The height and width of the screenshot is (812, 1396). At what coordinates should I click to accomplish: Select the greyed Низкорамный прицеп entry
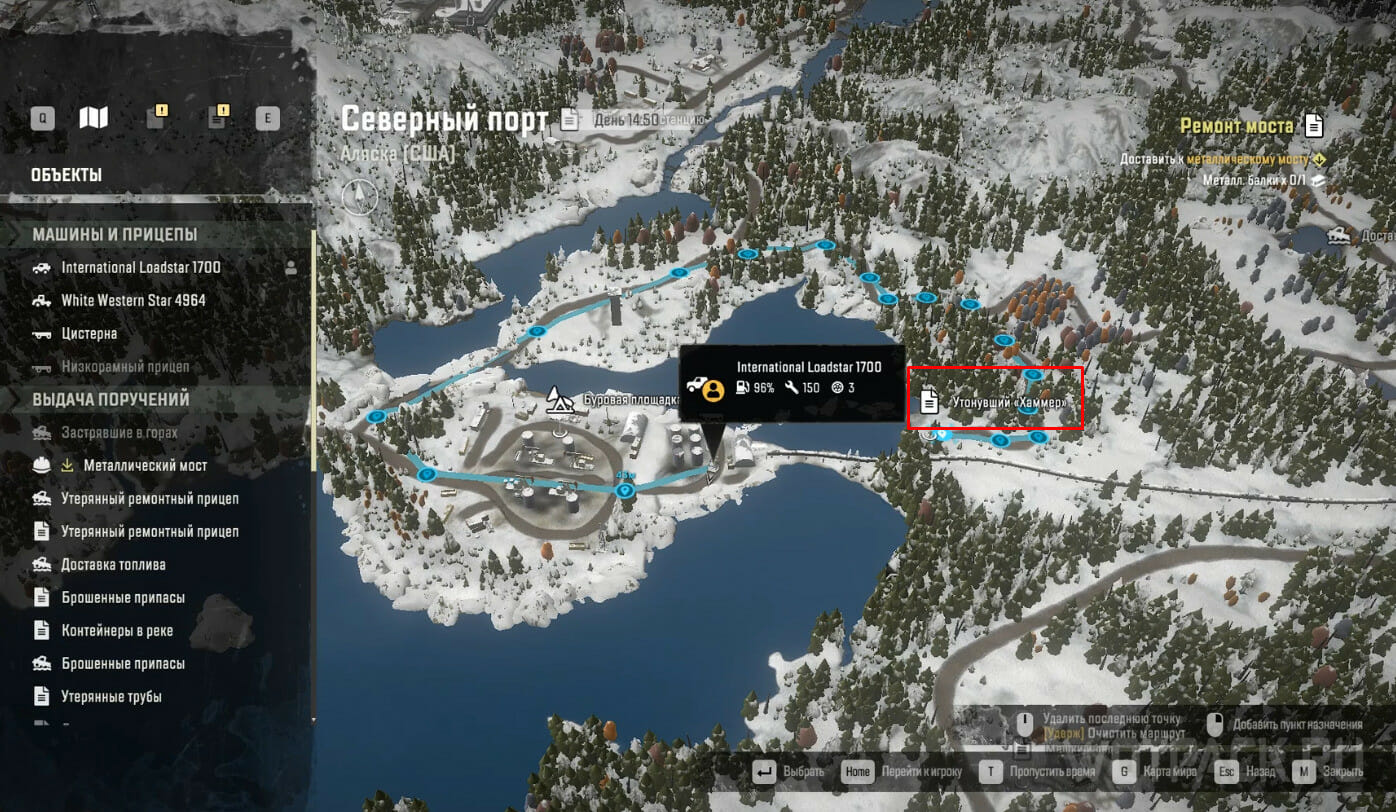(x=125, y=367)
